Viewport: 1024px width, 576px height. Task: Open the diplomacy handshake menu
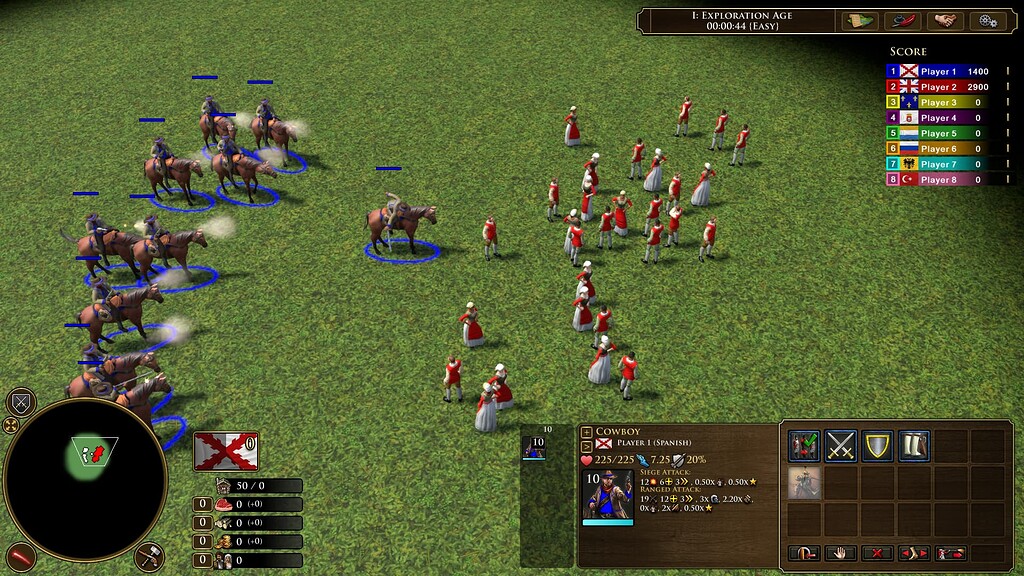point(944,20)
